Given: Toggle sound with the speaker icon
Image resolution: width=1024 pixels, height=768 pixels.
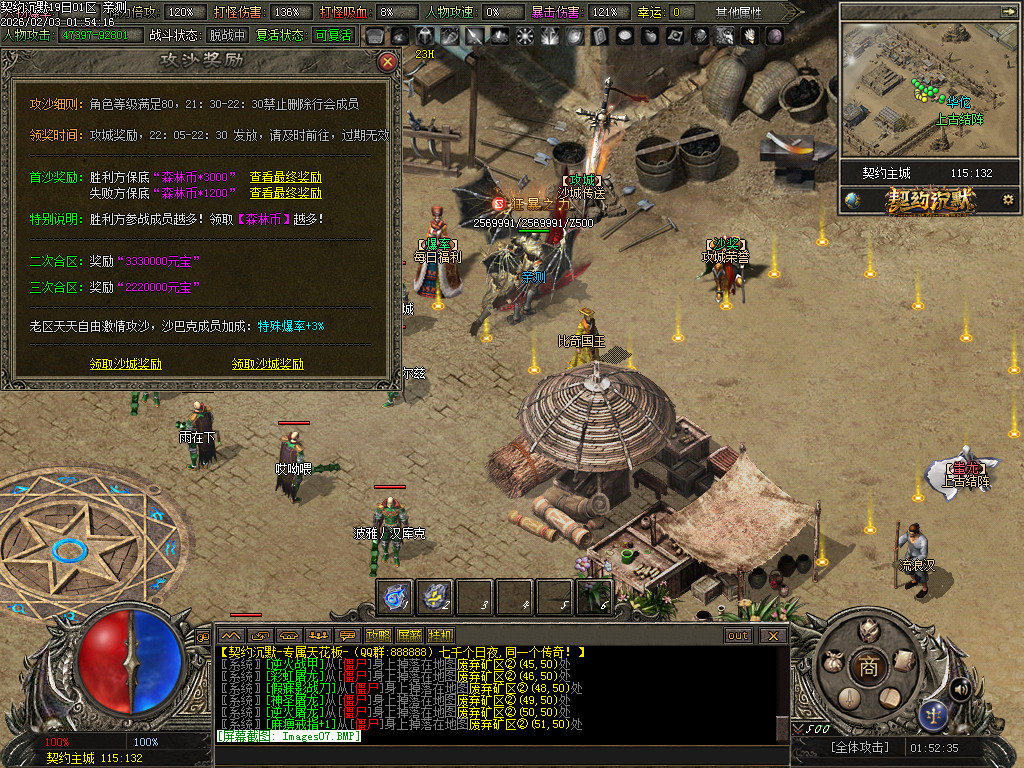Looking at the screenshot, I should point(960,688).
